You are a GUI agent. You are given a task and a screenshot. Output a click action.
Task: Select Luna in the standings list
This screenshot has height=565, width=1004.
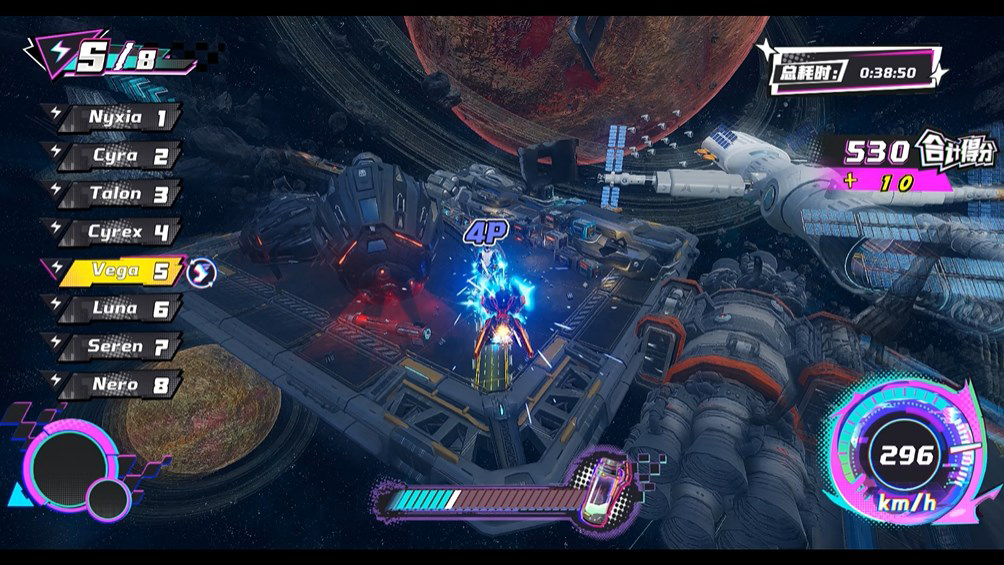coord(118,308)
